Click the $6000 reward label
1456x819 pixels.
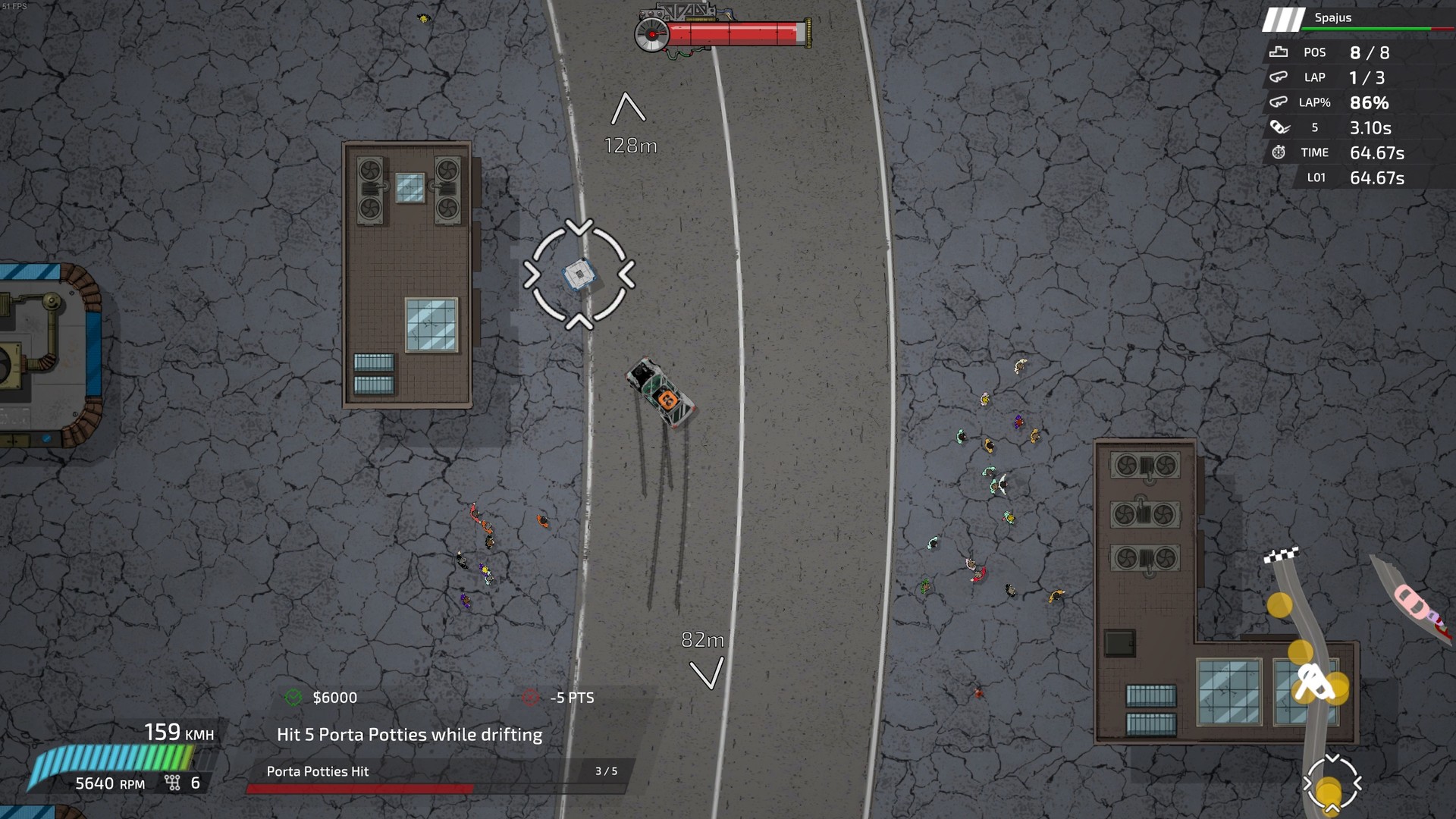point(334,698)
